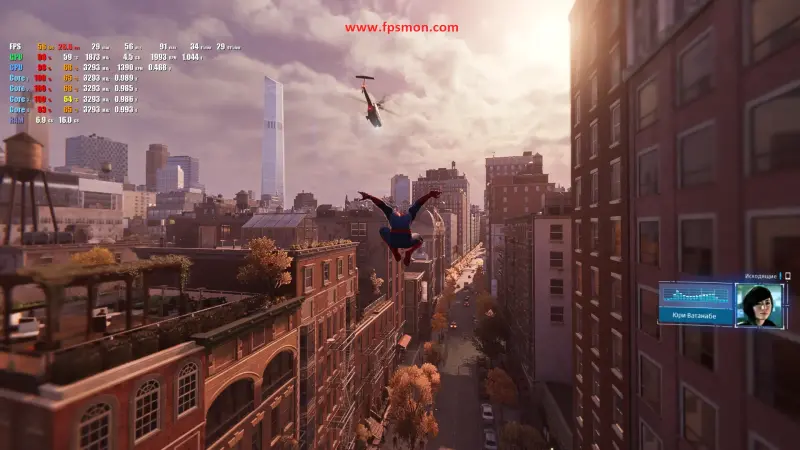The width and height of the screenshot is (800, 450).
Task: Click the phone icon beside the outgoing call label
Action: tap(787, 276)
